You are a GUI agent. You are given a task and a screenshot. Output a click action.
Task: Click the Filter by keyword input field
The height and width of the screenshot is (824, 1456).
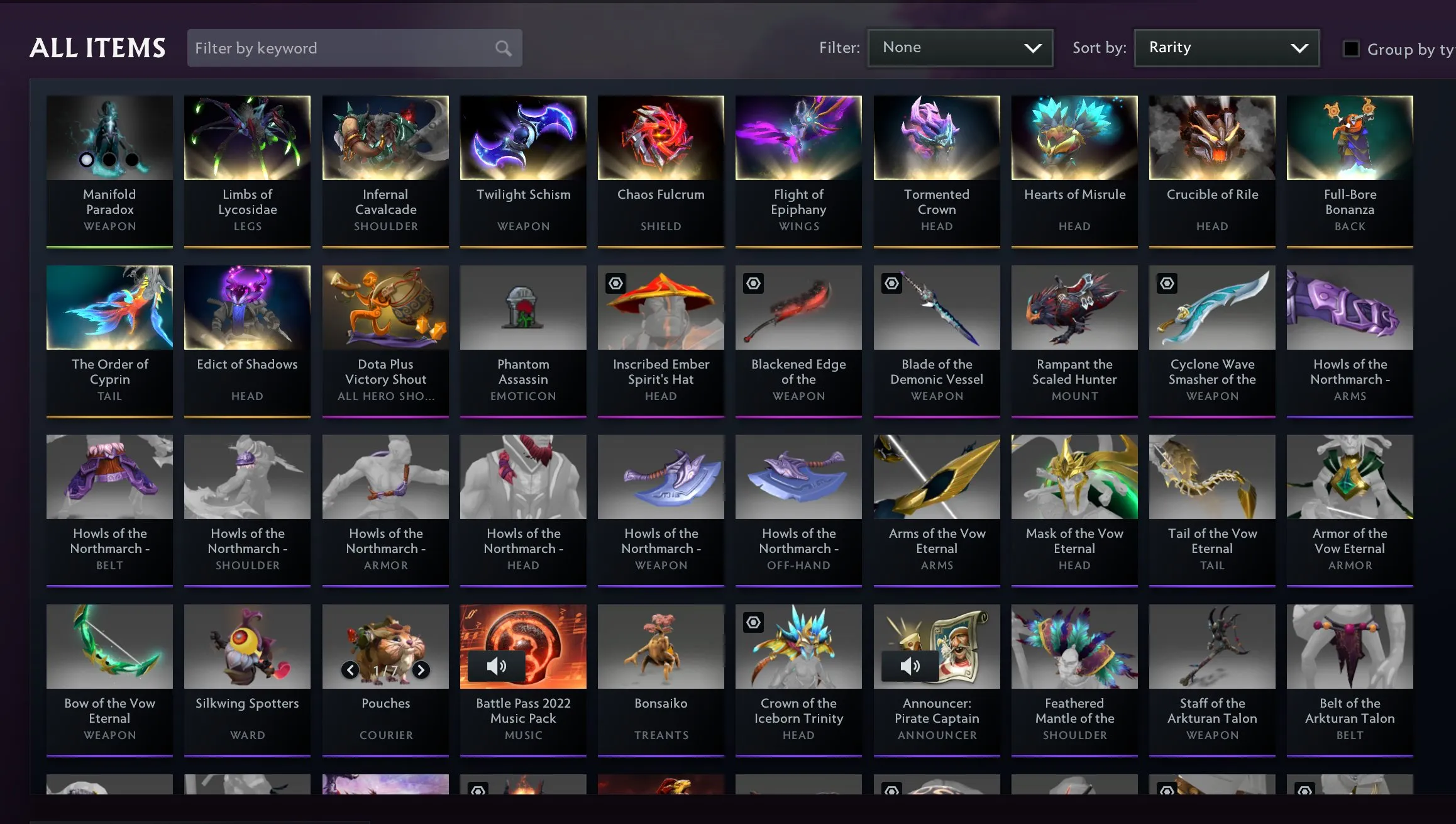327,47
